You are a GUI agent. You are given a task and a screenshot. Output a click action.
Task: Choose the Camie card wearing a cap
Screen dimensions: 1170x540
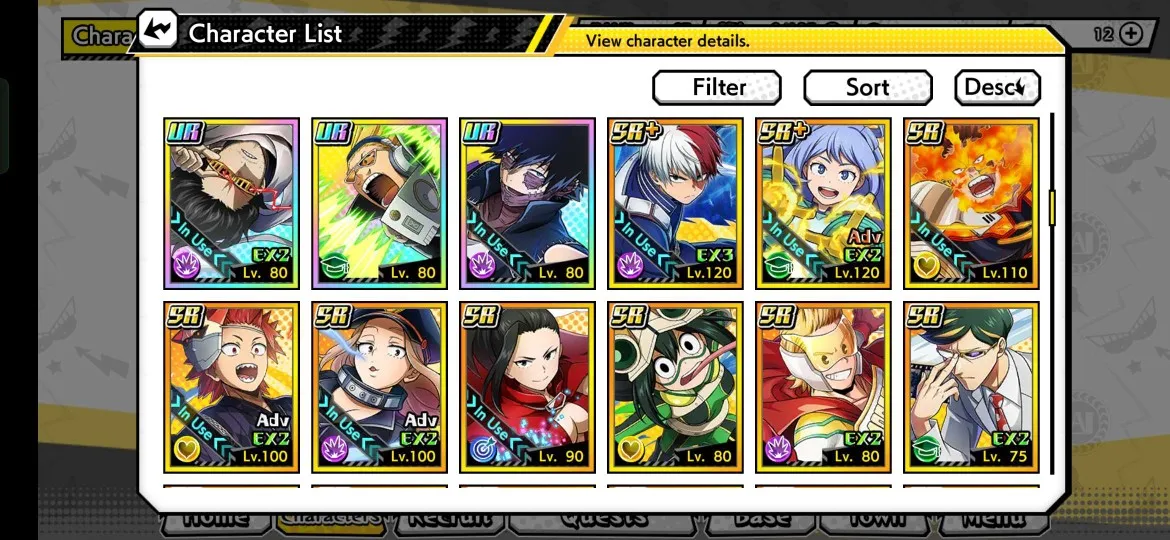pyautogui.click(x=379, y=387)
